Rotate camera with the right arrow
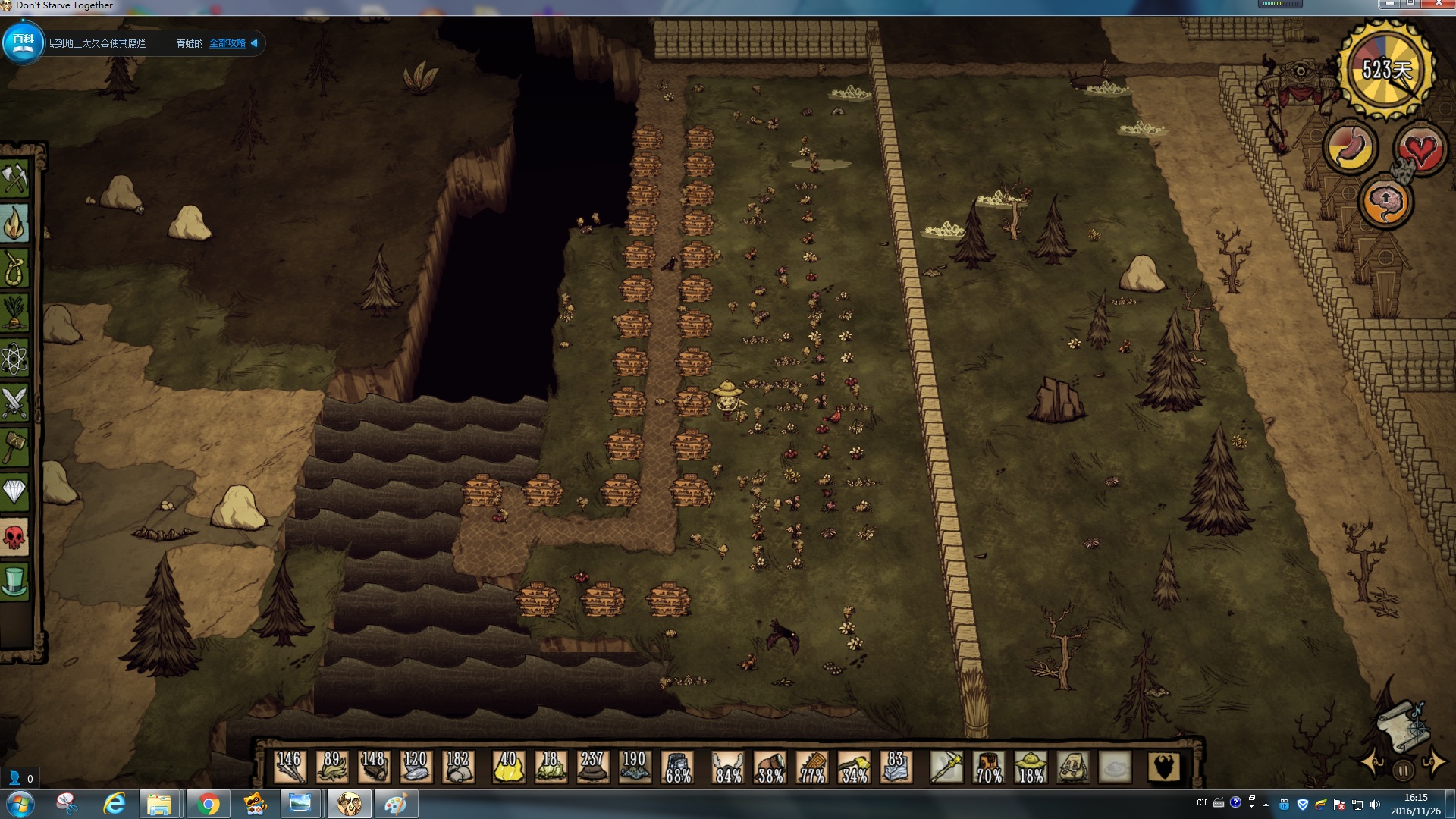 pyautogui.click(x=1434, y=763)
